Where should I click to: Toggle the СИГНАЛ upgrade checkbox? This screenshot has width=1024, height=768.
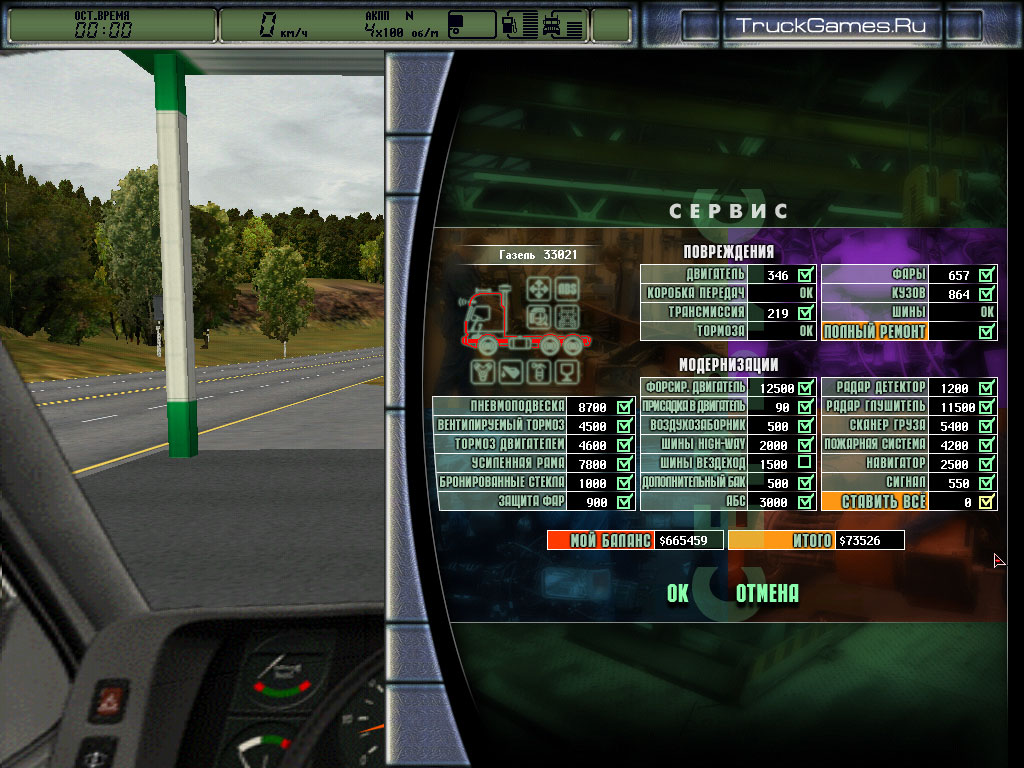coord(987,483)
